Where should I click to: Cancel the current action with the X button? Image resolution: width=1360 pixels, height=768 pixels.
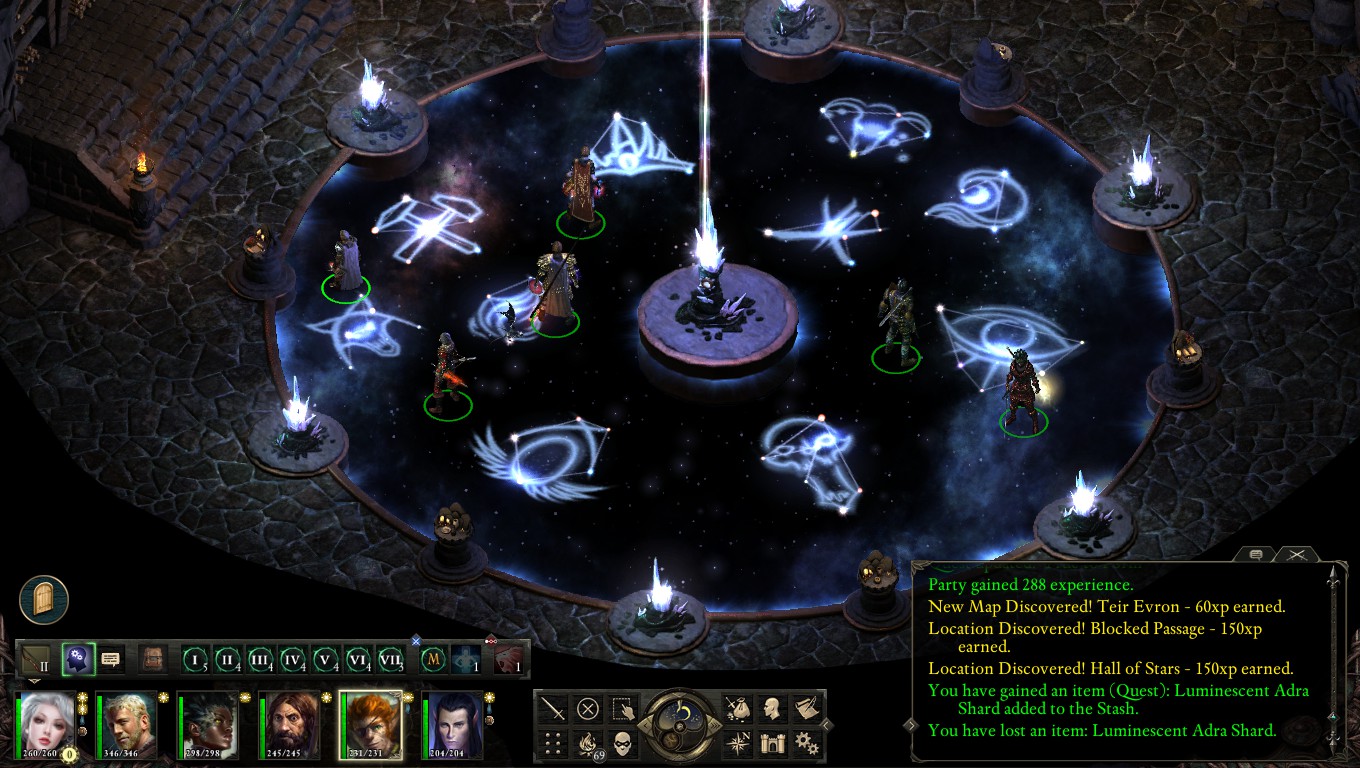coord(588,709)
